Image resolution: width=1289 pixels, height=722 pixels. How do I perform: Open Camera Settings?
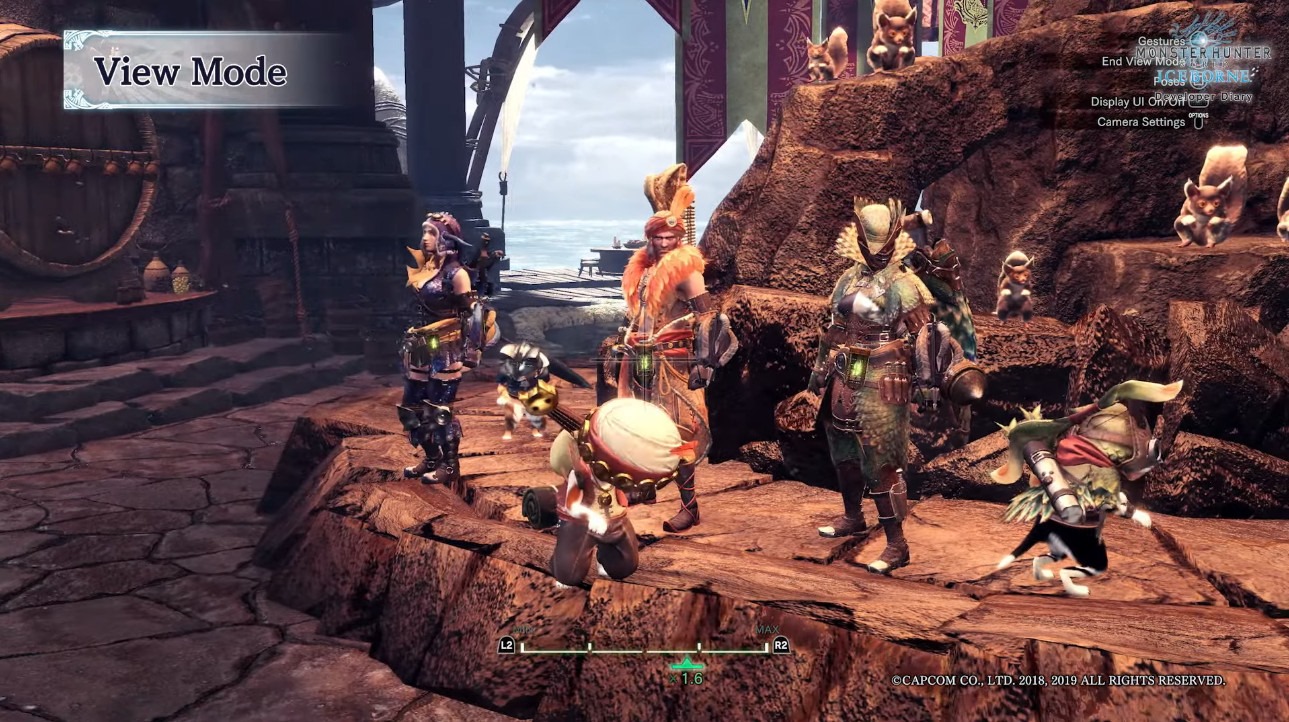tap(1141, 122)
